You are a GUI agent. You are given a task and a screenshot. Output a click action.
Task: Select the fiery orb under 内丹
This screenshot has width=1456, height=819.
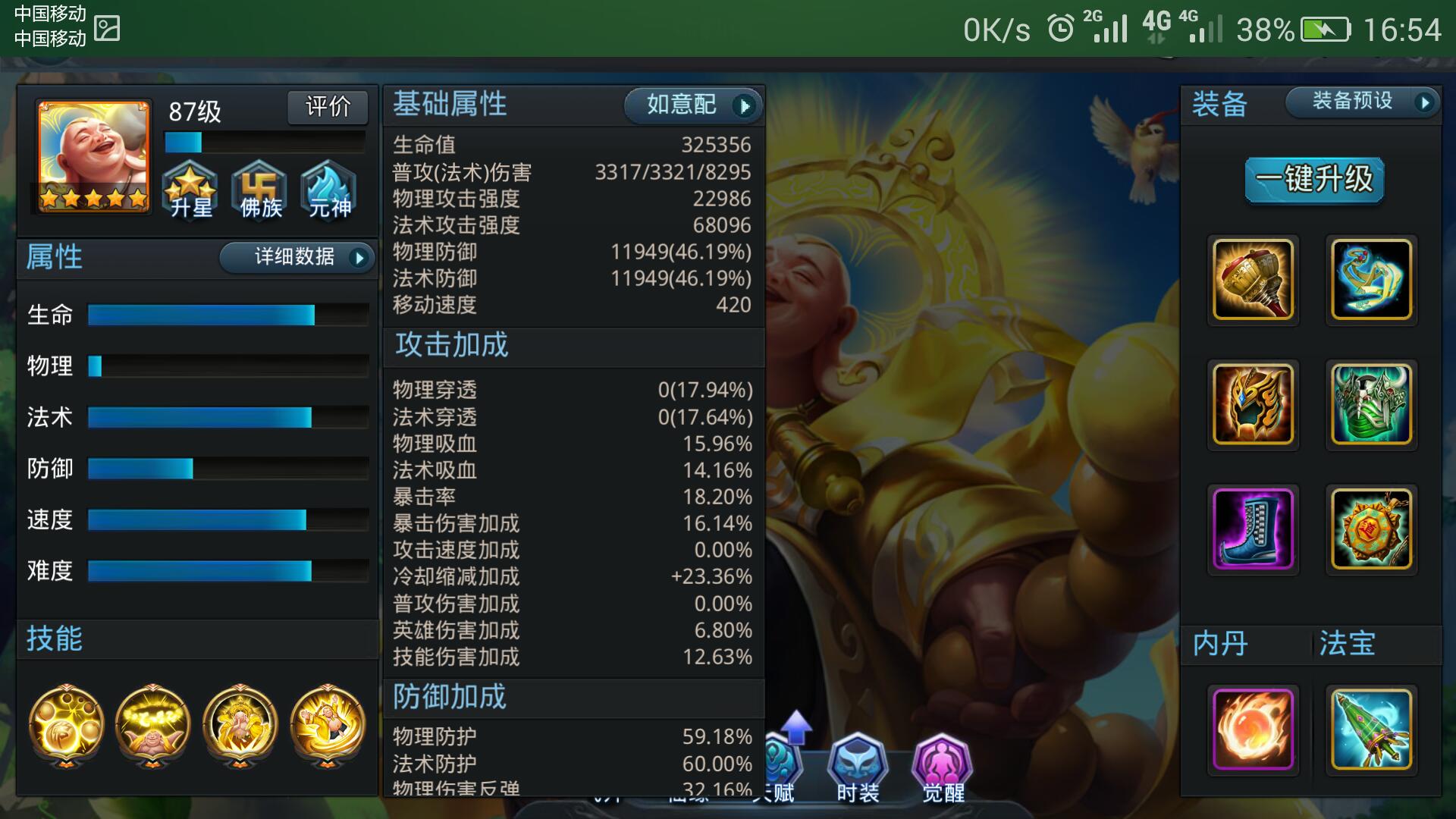1253,730
